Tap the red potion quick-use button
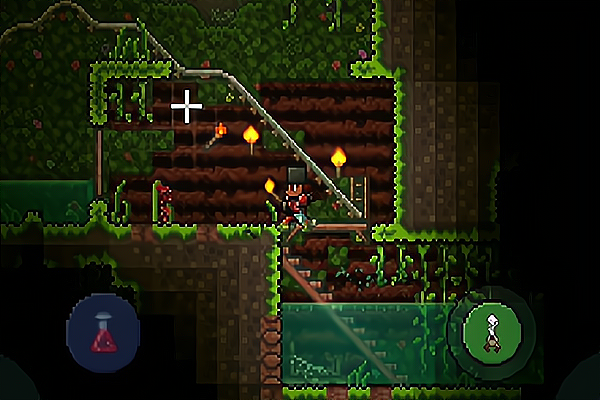The width and height of the screenshot is (600, 400). click(x=103, y=333)
